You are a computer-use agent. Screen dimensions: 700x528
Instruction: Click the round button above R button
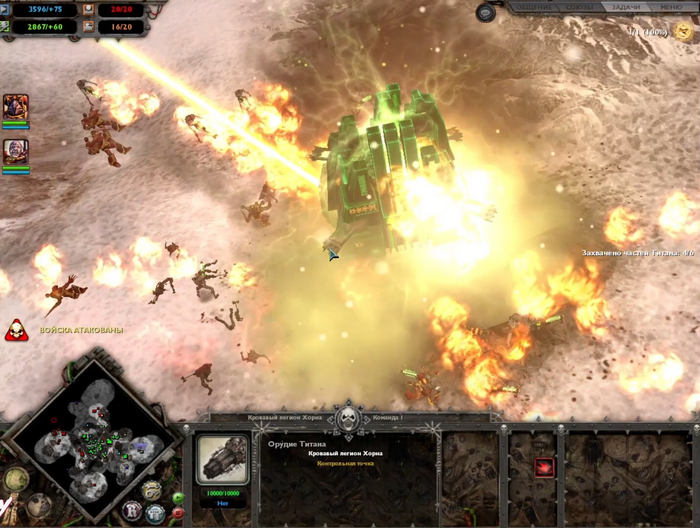[151, 489]
